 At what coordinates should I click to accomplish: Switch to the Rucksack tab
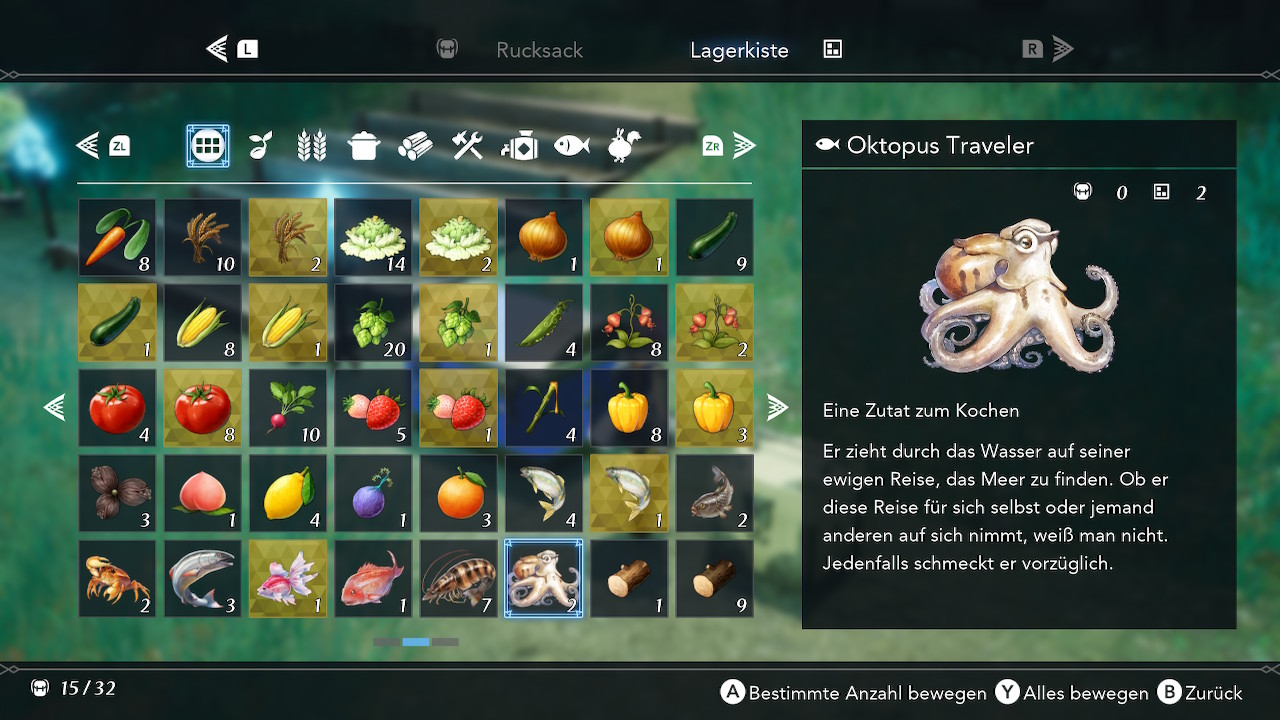pos(539,50)
